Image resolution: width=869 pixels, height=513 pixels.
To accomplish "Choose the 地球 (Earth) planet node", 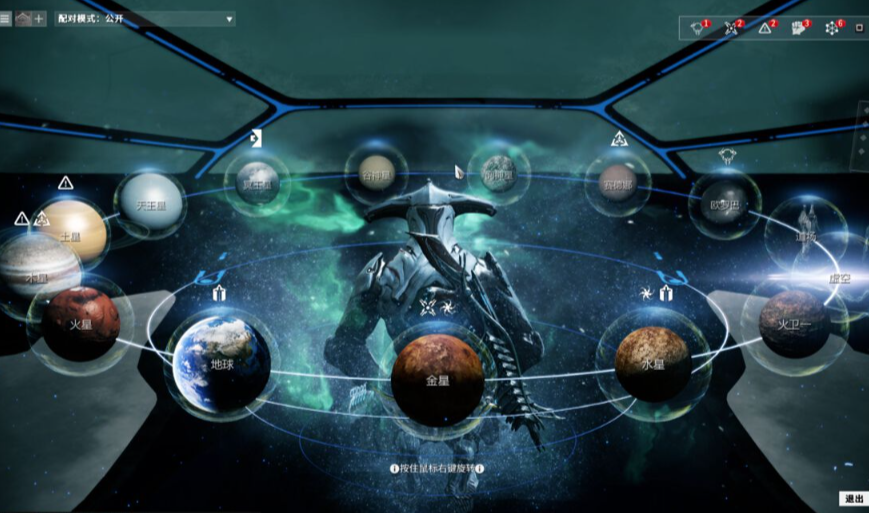I will click(221, 361).
